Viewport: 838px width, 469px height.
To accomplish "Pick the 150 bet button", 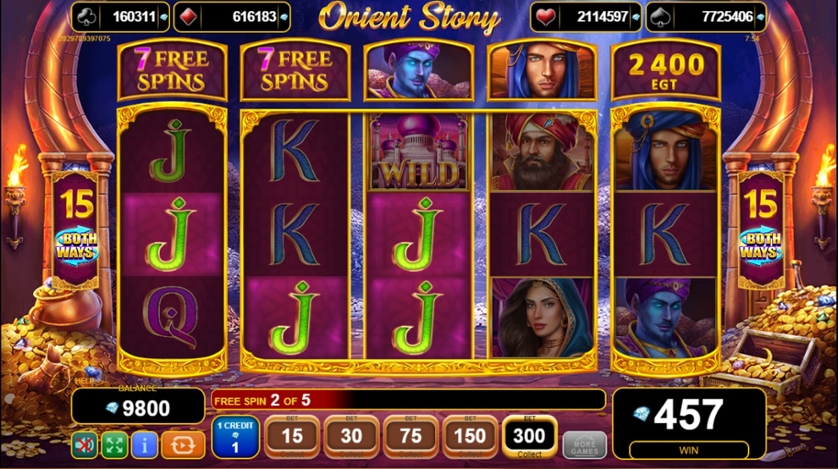I will click(469, 437).
